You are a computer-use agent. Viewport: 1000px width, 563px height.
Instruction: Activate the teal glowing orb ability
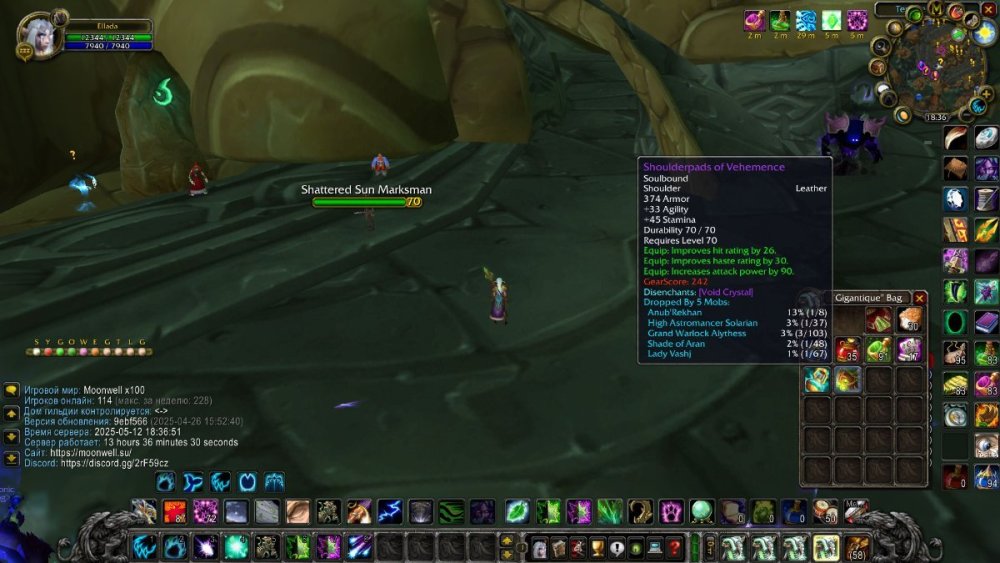coord(236,547)
